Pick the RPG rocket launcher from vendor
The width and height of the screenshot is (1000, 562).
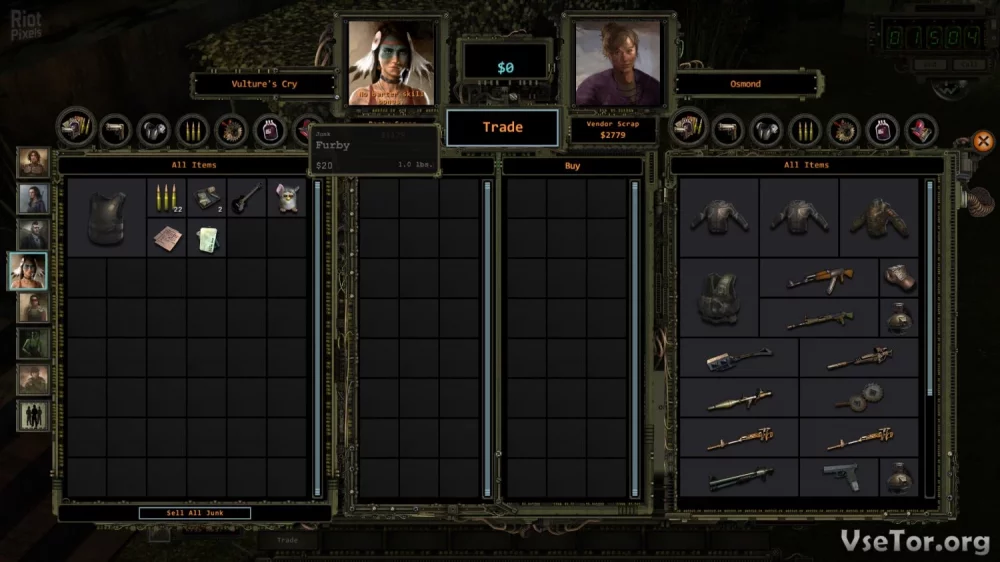point(739,400)
